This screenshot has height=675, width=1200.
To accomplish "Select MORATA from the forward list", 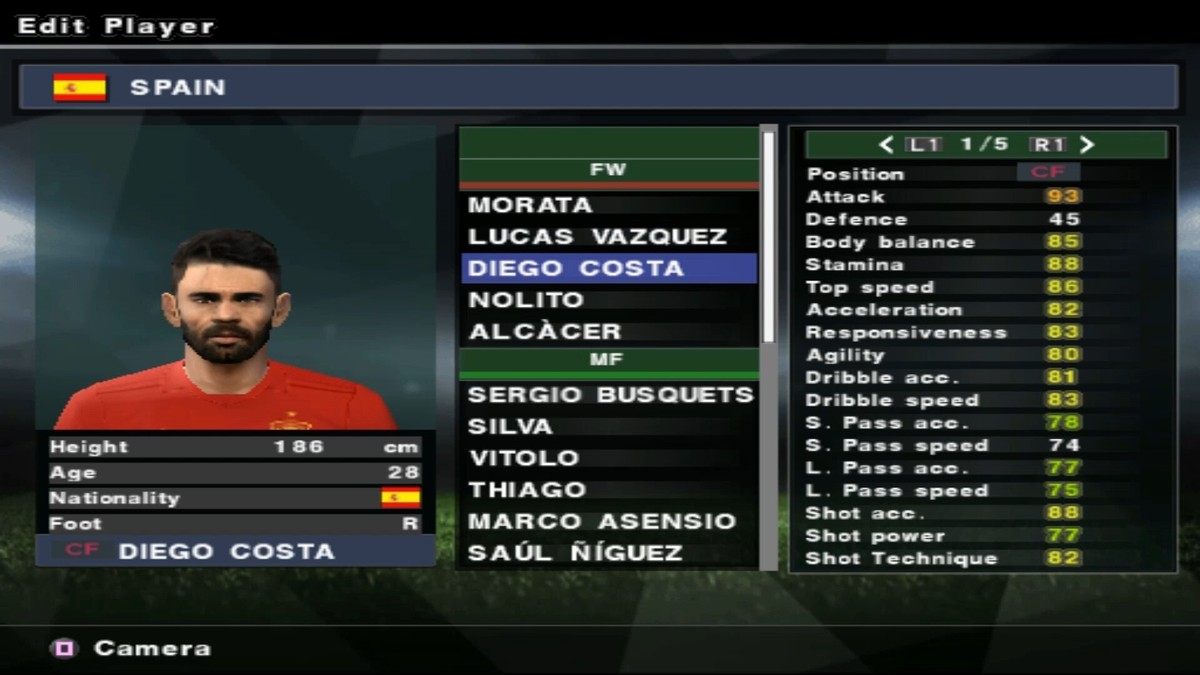I will pos(608,205).
